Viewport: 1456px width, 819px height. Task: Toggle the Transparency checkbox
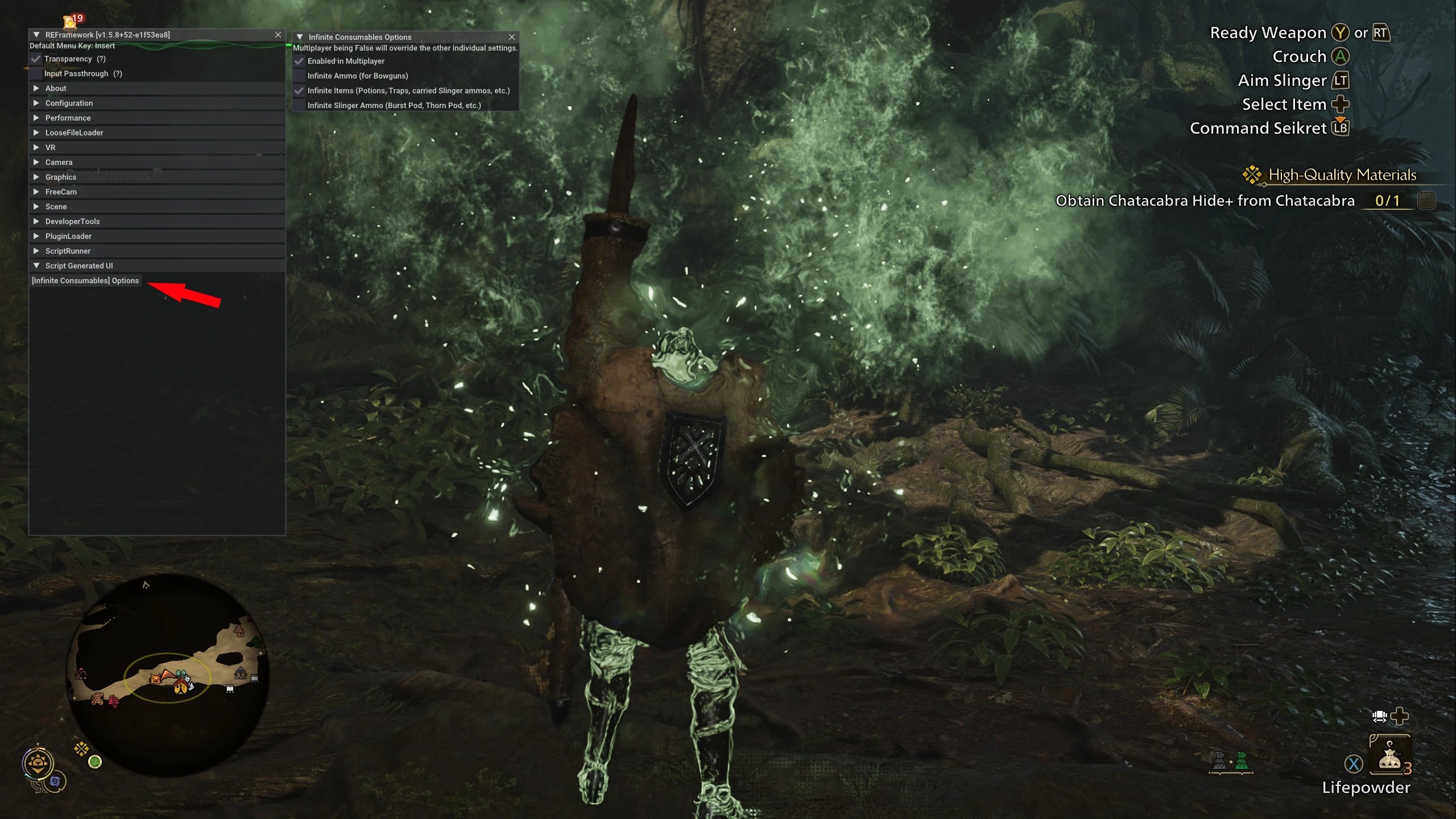pyautogui.click(x=36, y=59)
